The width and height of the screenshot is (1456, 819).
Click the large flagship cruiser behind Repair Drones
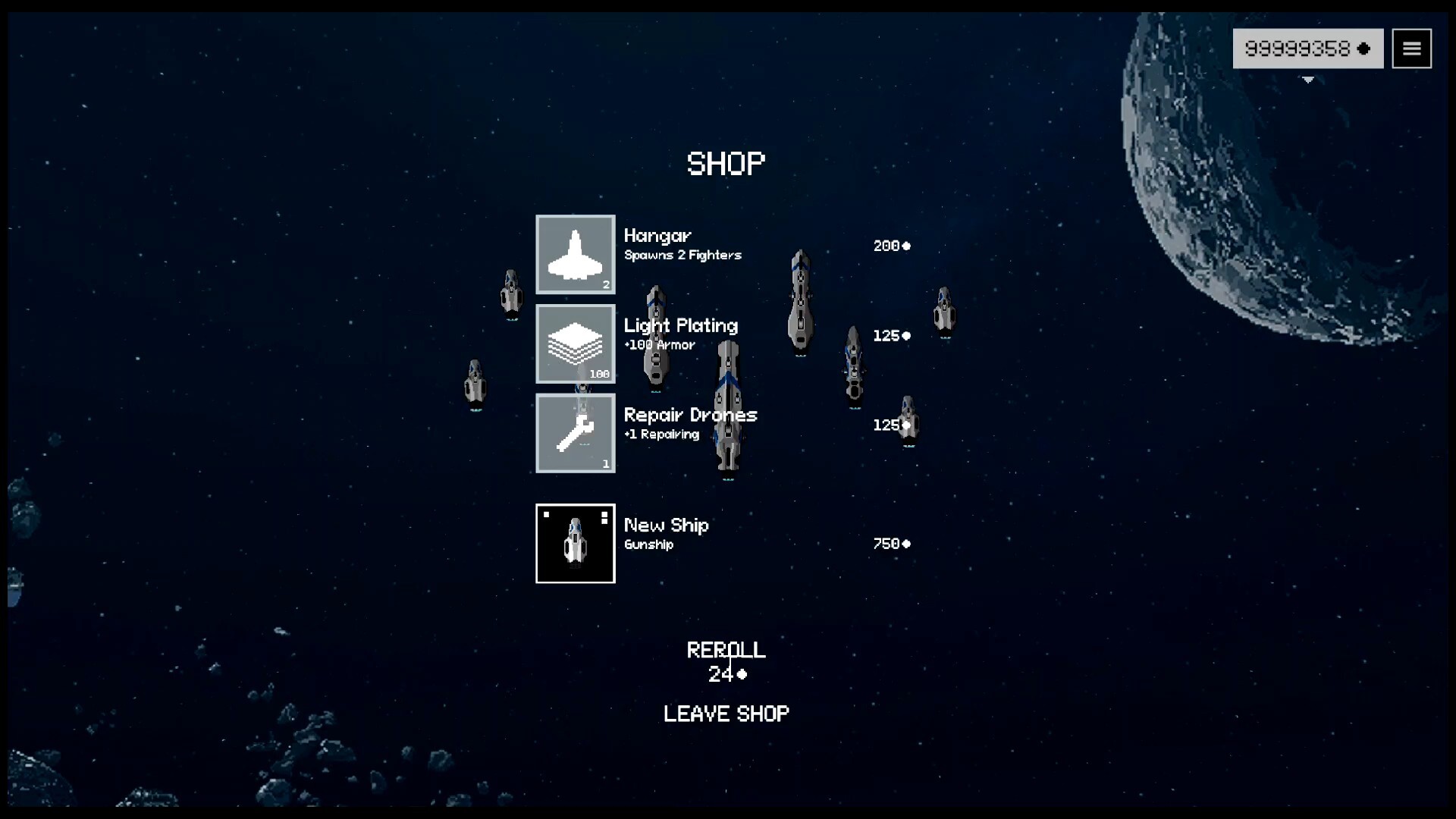[730, 409]
